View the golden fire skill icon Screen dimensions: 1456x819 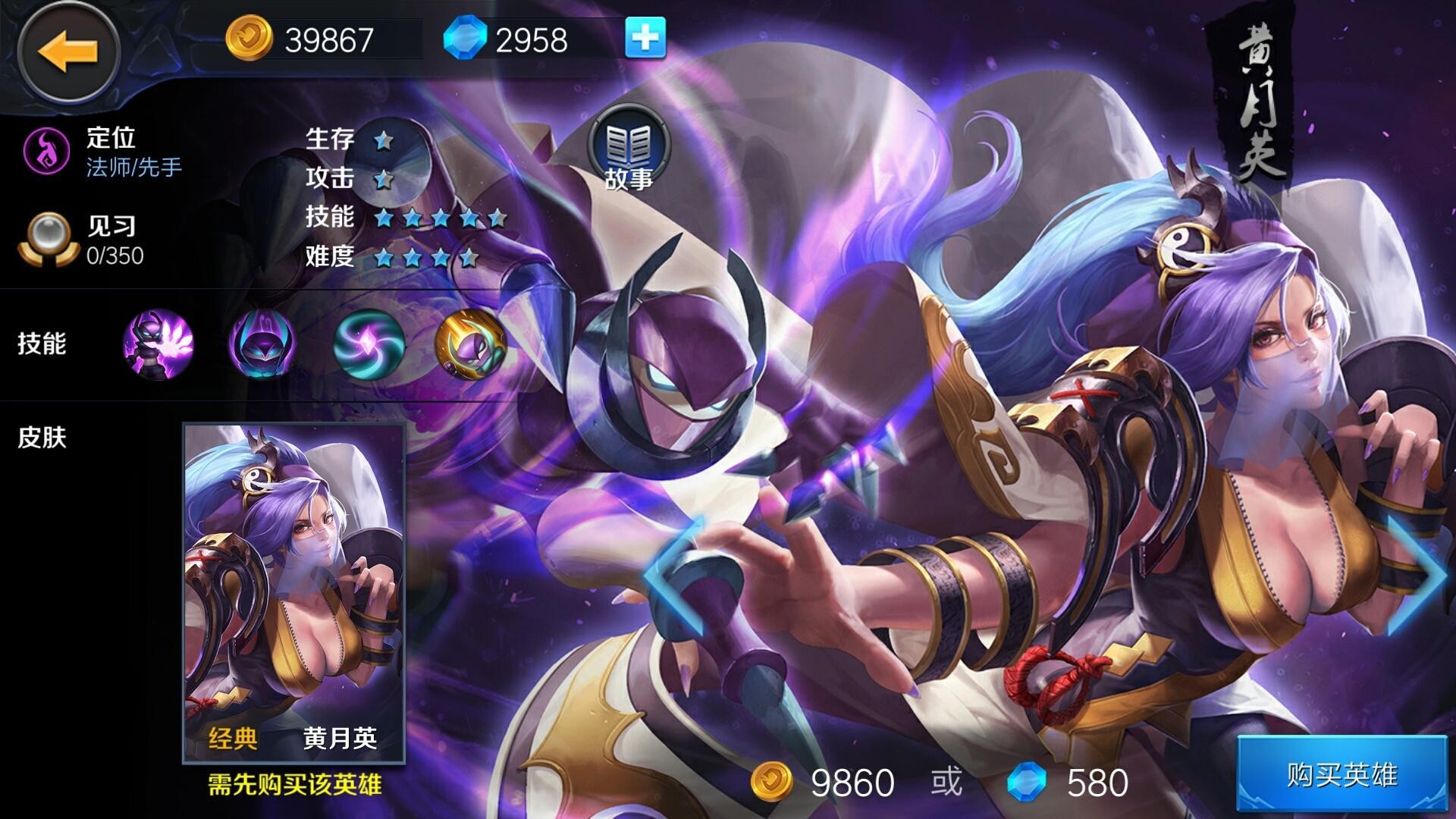click(470, 344)
